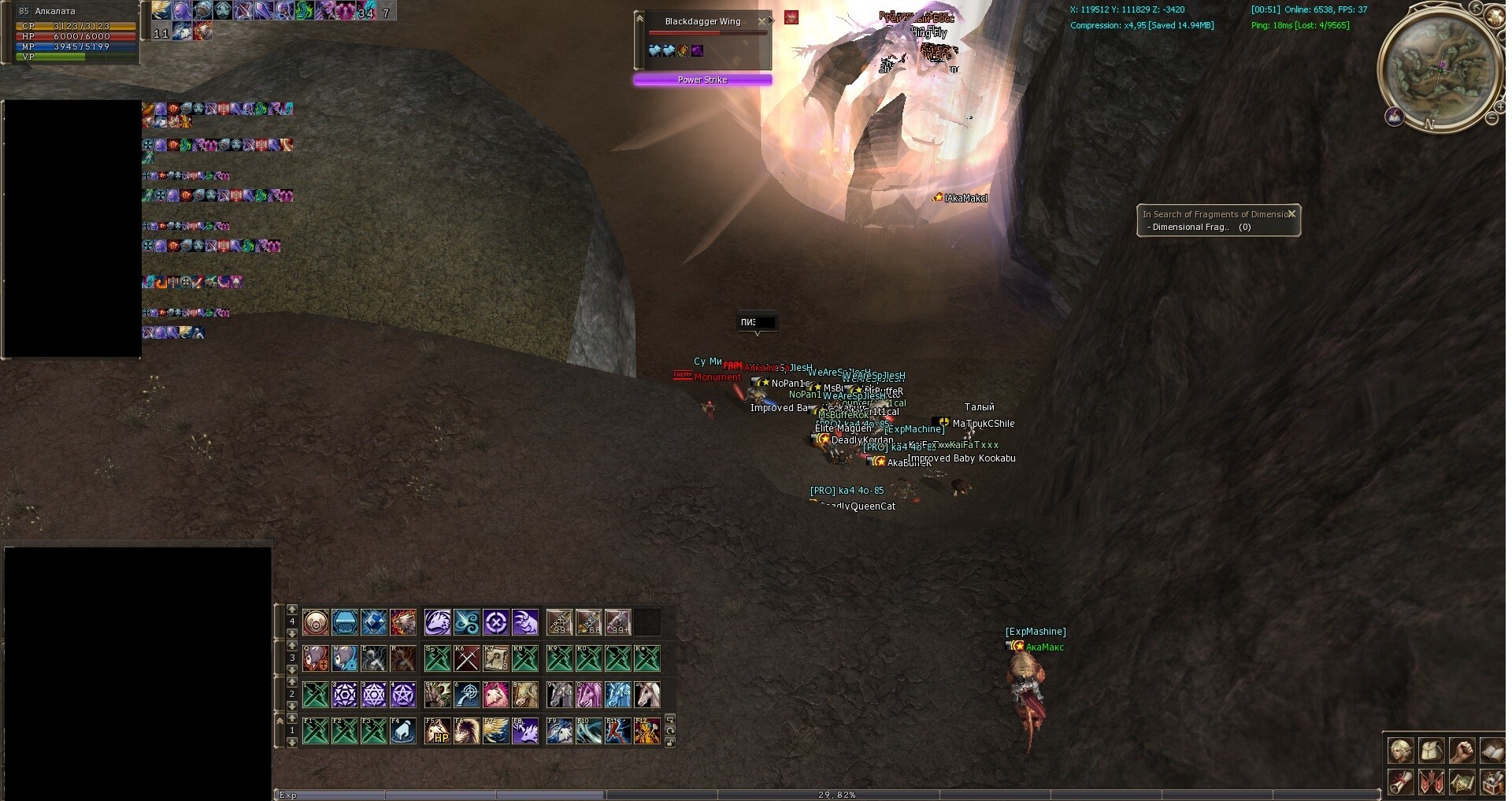Click the purple book icon beside minimap
Screen dimensions: 1512x801
[1395, 117]
